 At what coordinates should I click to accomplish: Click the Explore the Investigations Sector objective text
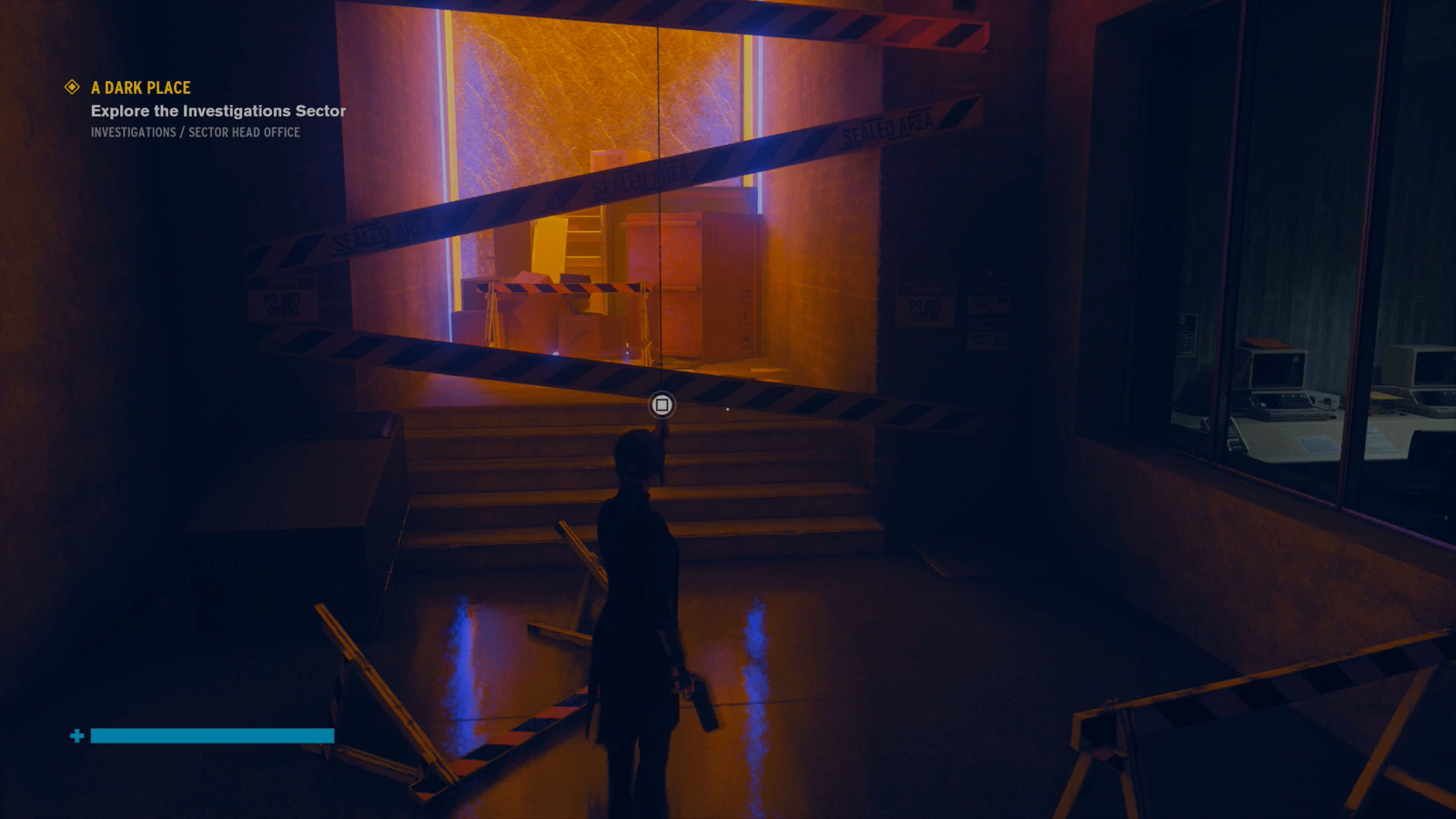[217, 110]
